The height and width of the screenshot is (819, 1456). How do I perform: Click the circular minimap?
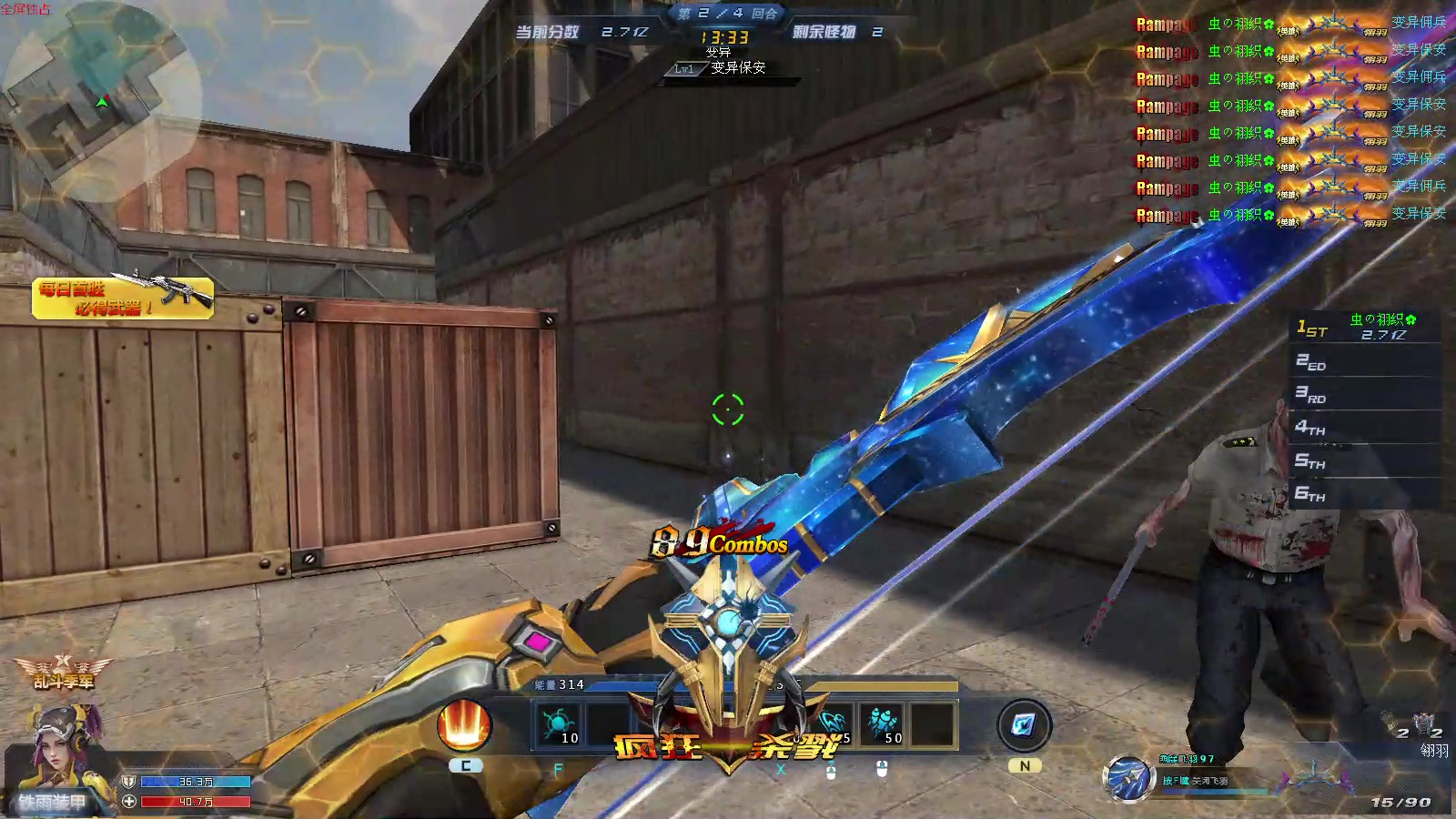tap(100, 102)
